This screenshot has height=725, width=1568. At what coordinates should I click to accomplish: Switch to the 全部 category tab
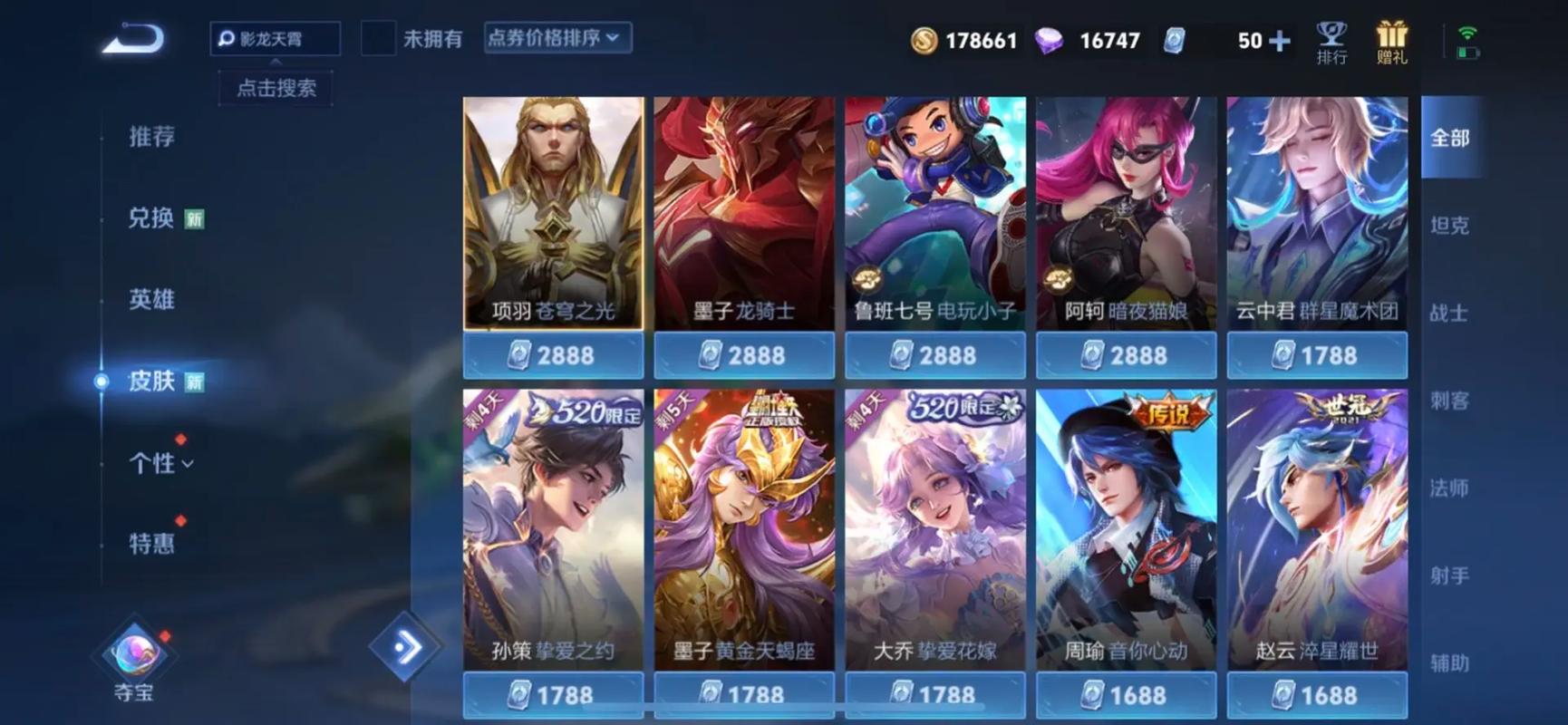click(x=1452, y=138)
